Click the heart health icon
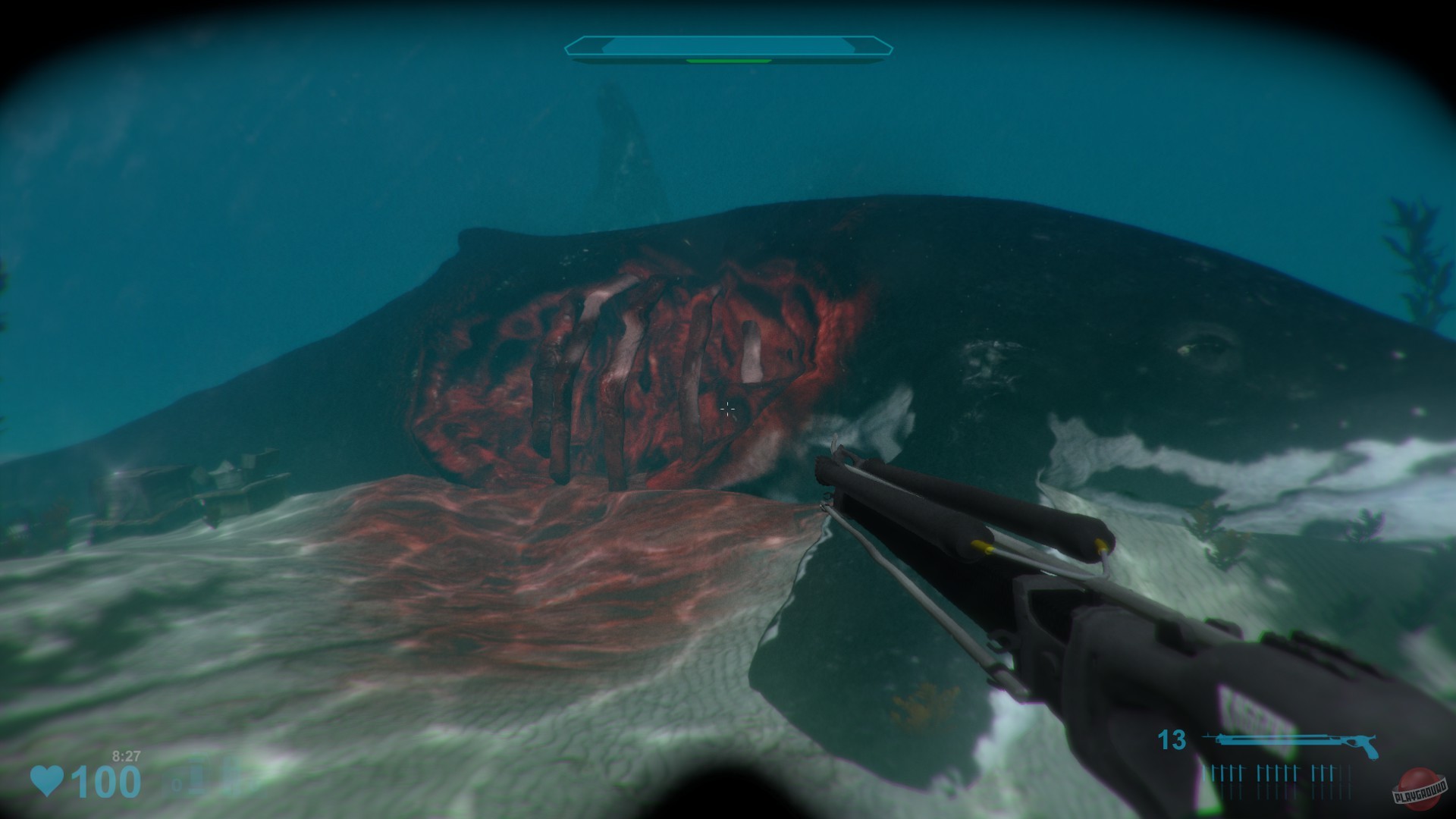 (47, 780)
